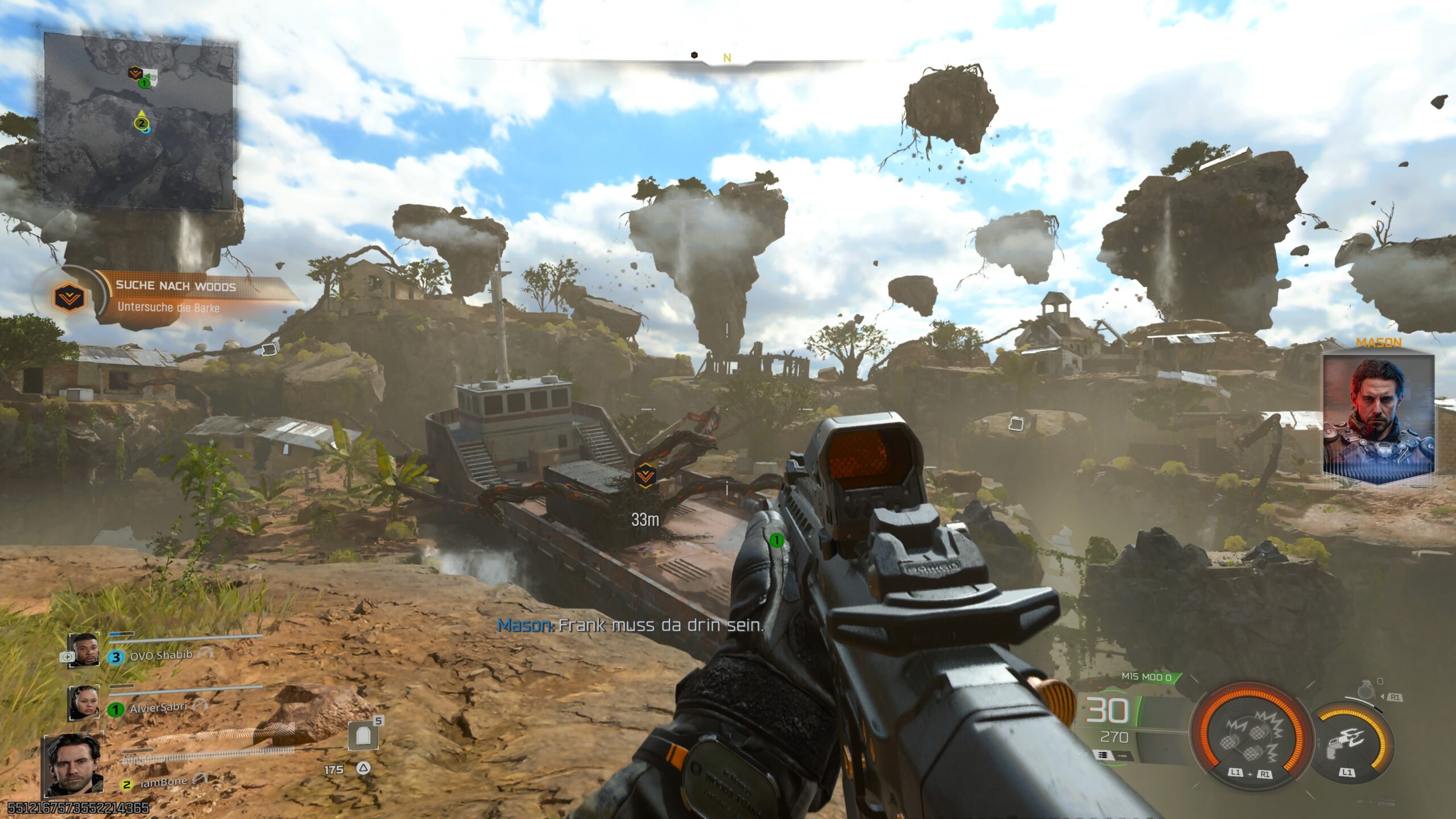Image resolution: width=1456 pixels, height=819 pixels.
Task: Open the minimap in the corner
Action: point(140,121)
